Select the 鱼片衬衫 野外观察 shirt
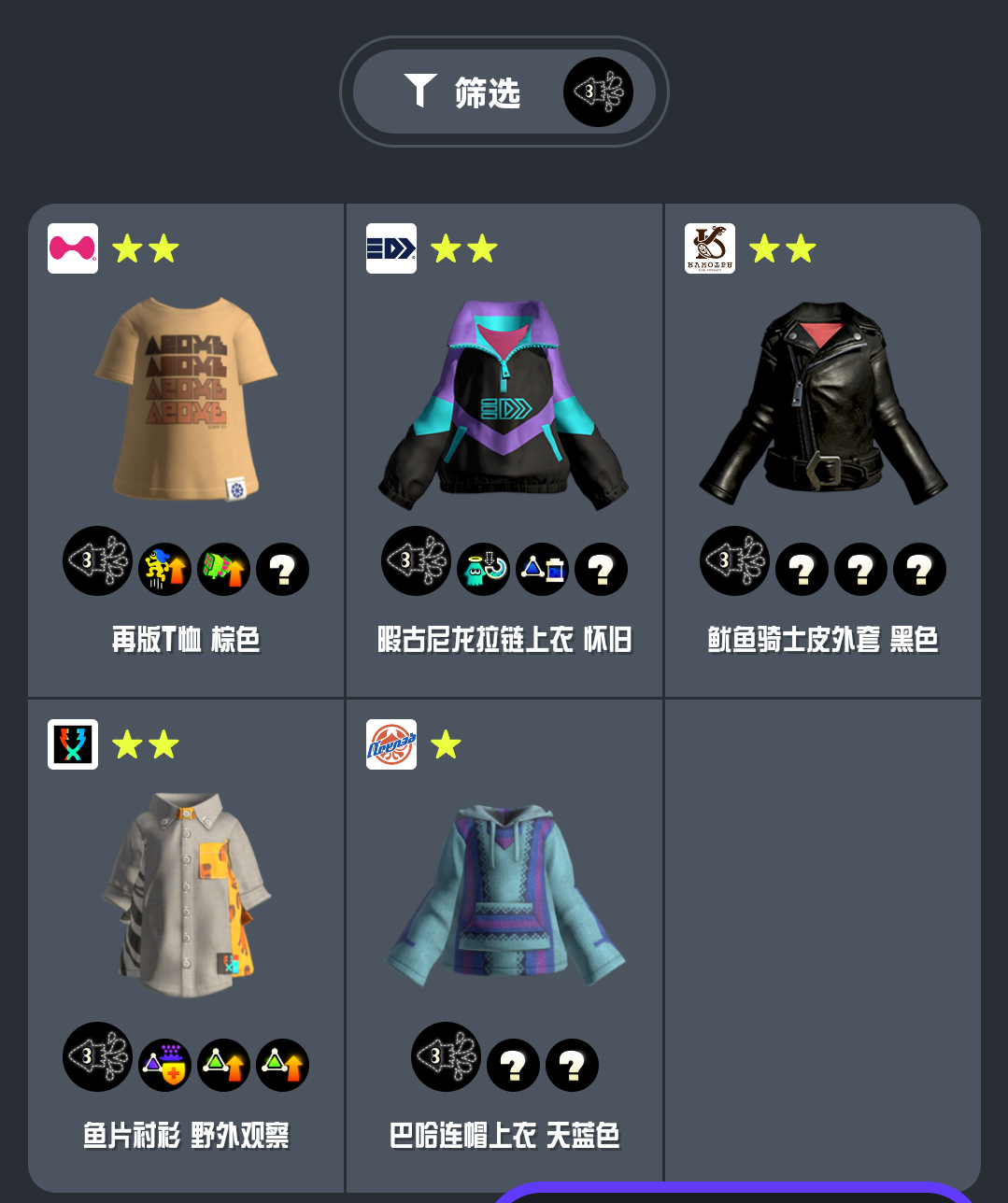The width and height of the screenshot is (1008, 1203). click(x=186, y=897)
